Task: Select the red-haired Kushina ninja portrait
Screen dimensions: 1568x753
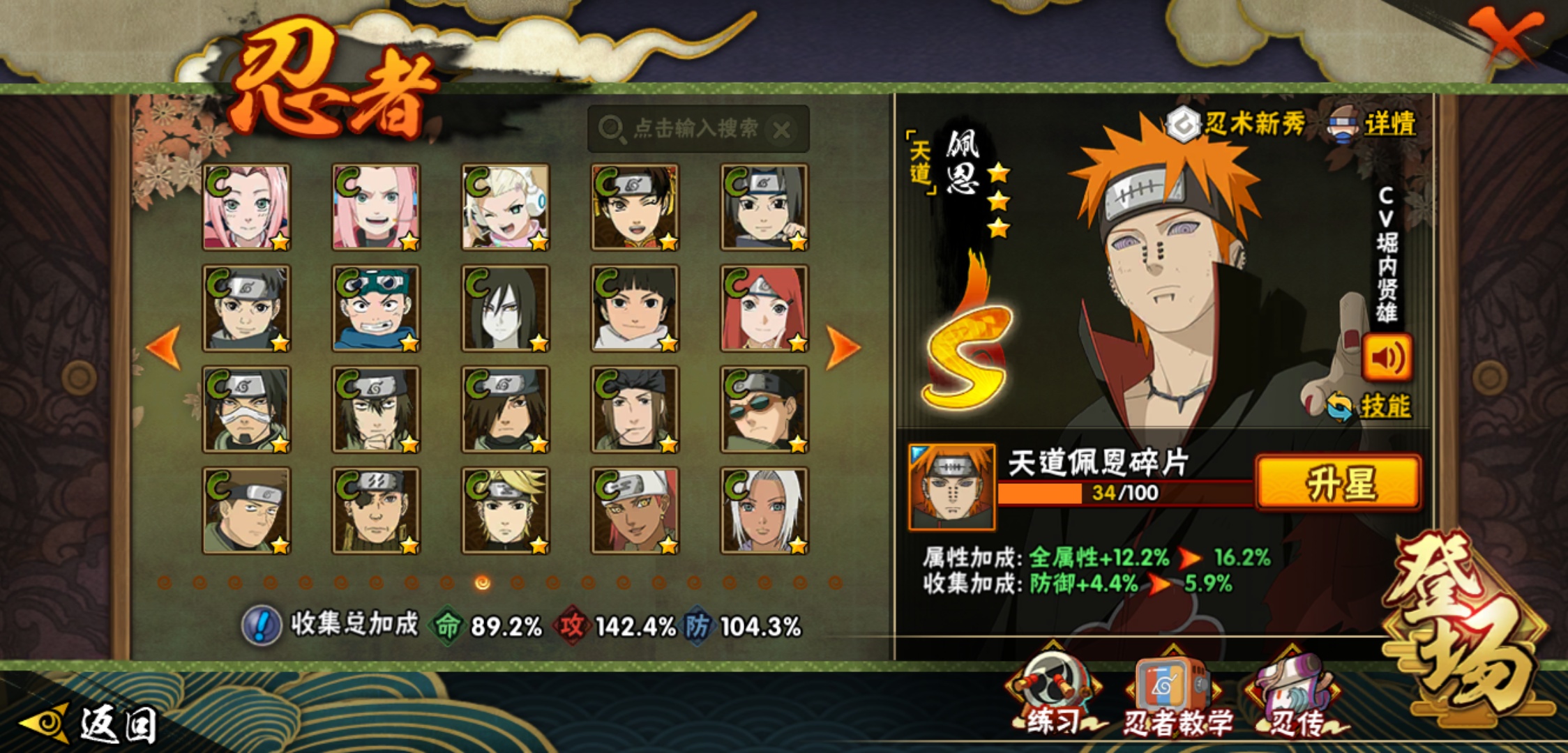Action: [x=764, y=308]
